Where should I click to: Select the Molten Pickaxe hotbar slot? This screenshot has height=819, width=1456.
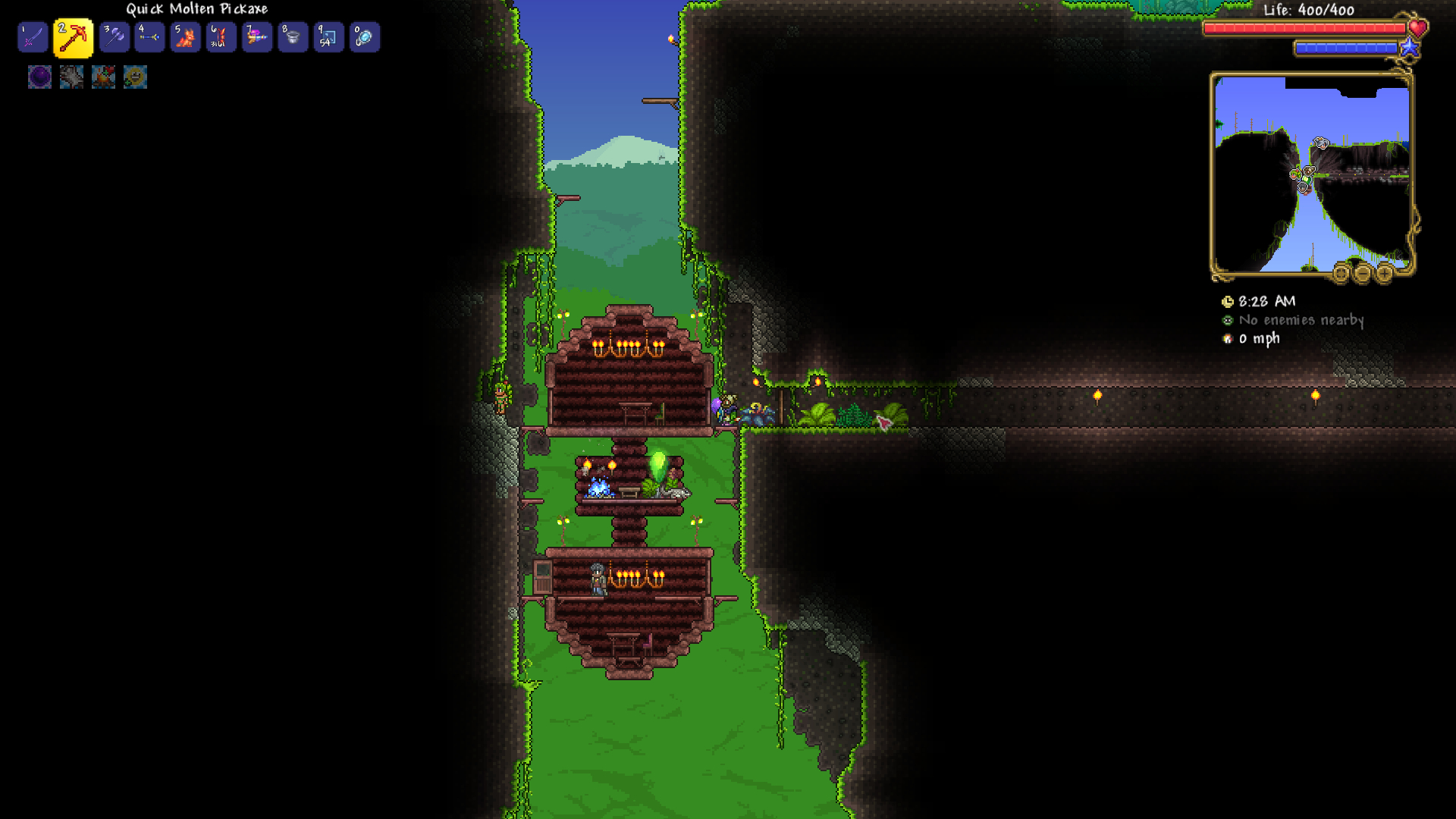pos(74,38)
